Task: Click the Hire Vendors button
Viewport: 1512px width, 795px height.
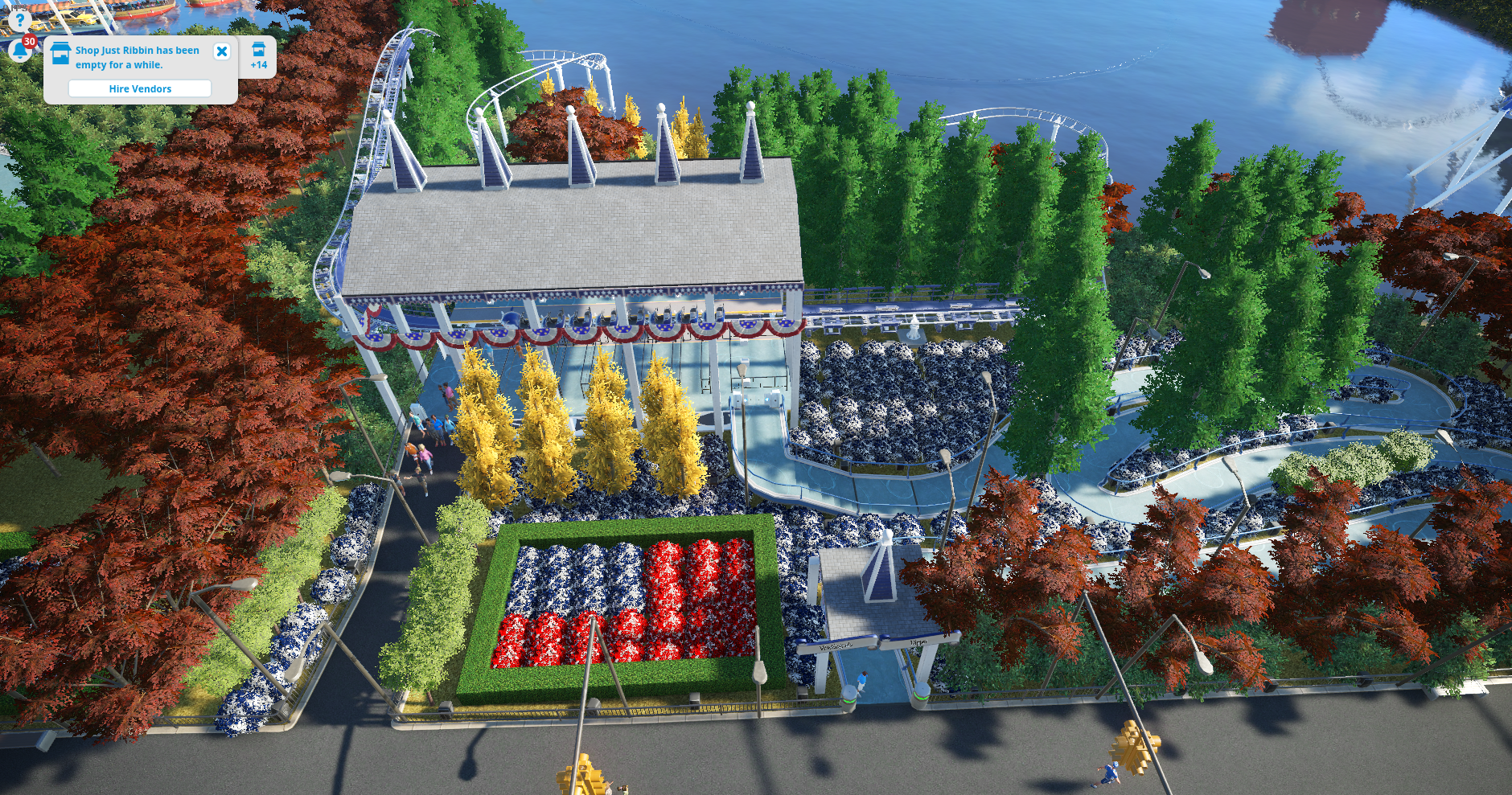Action: [x=140, y=88]
